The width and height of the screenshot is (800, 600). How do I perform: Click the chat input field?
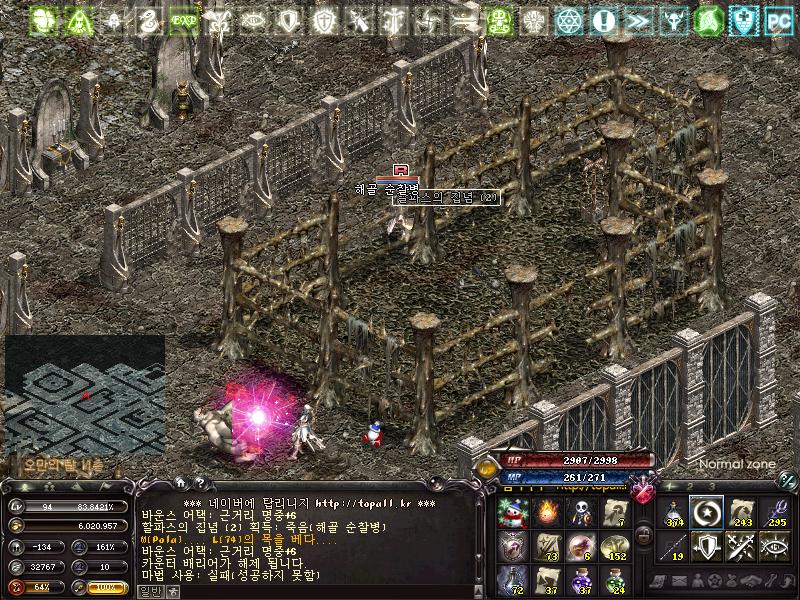tap(300, 591)
